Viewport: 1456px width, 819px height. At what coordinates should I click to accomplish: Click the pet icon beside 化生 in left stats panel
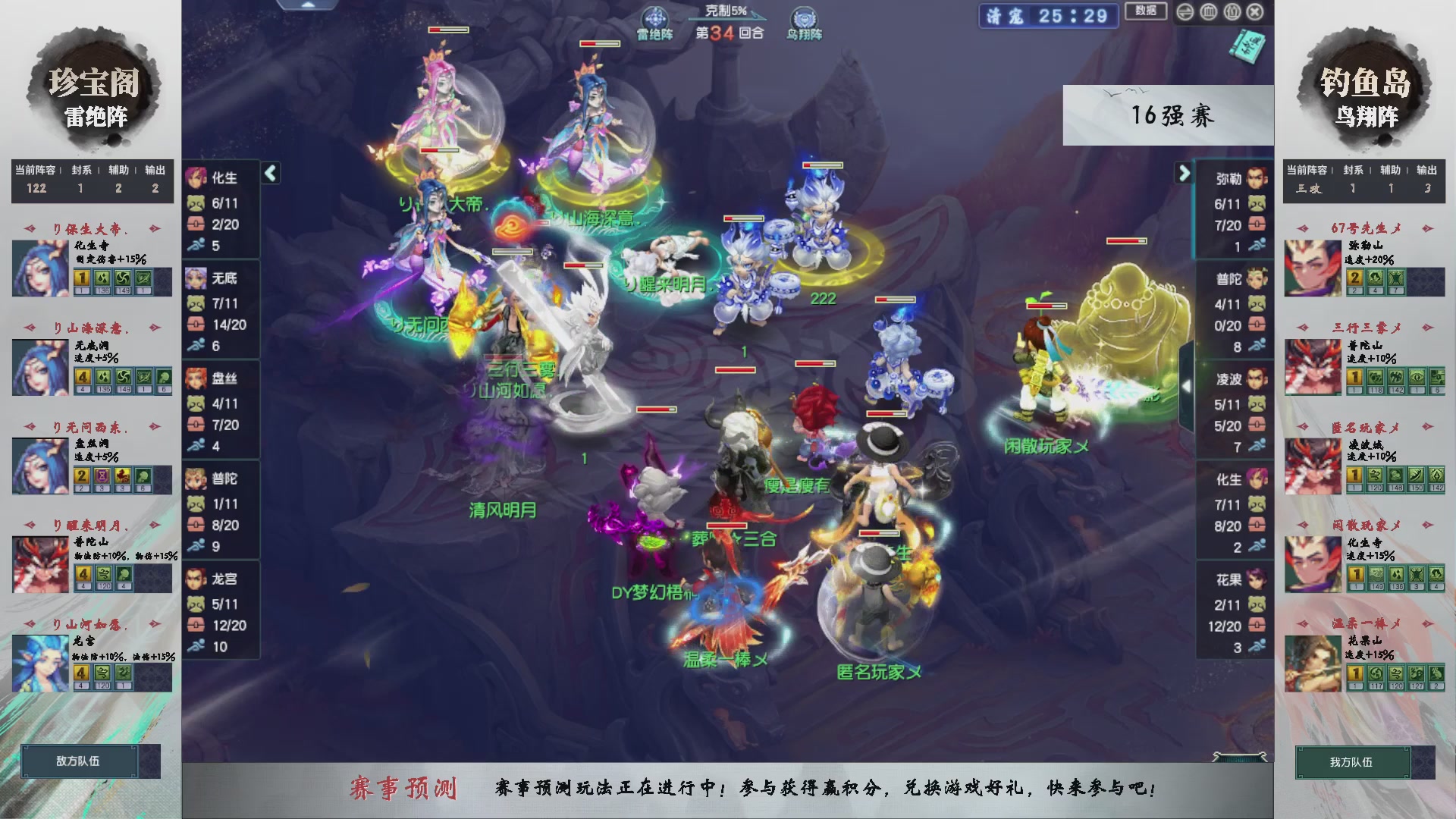pos(195,205)
